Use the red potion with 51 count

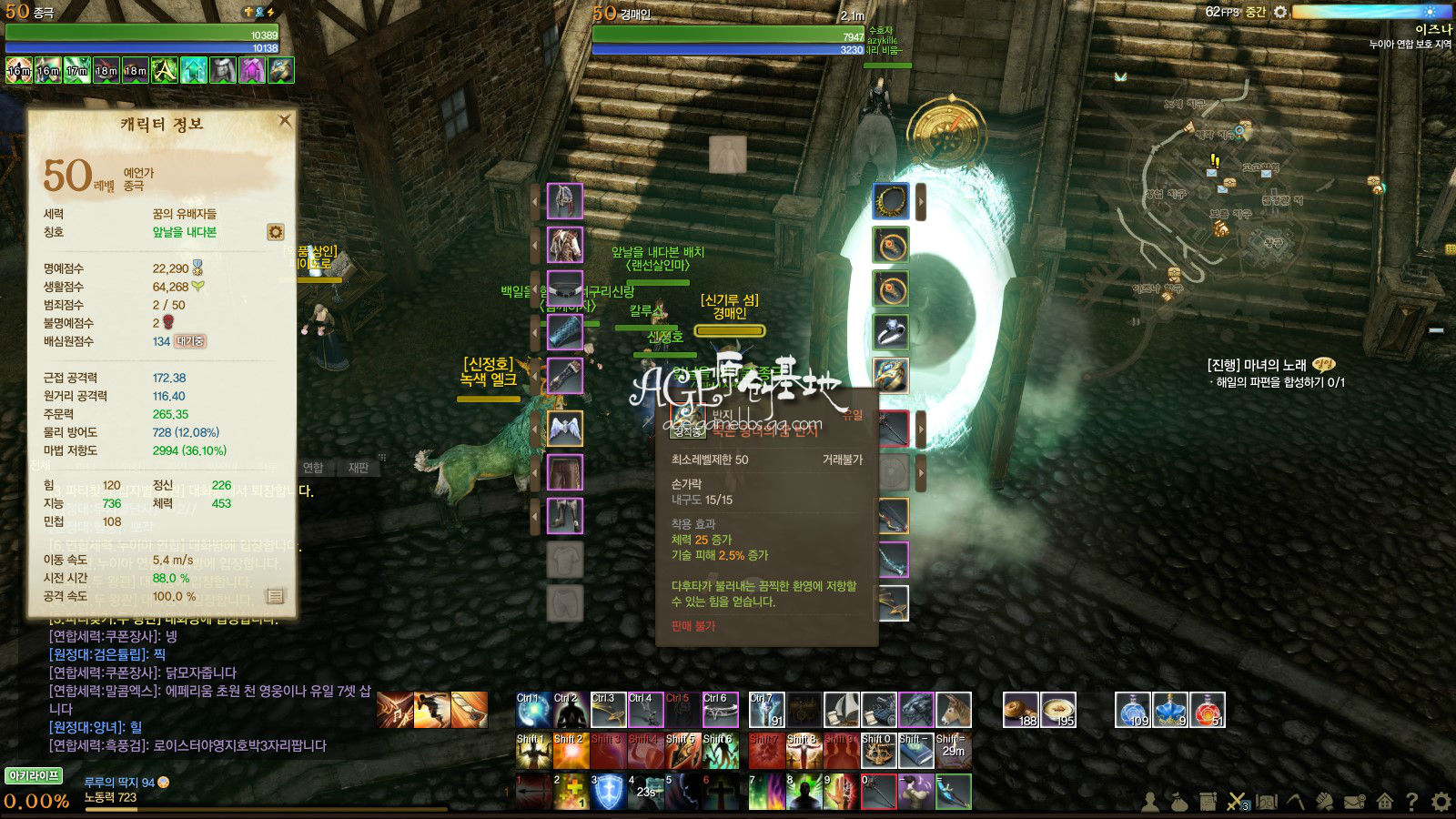tap(1207, 710)
